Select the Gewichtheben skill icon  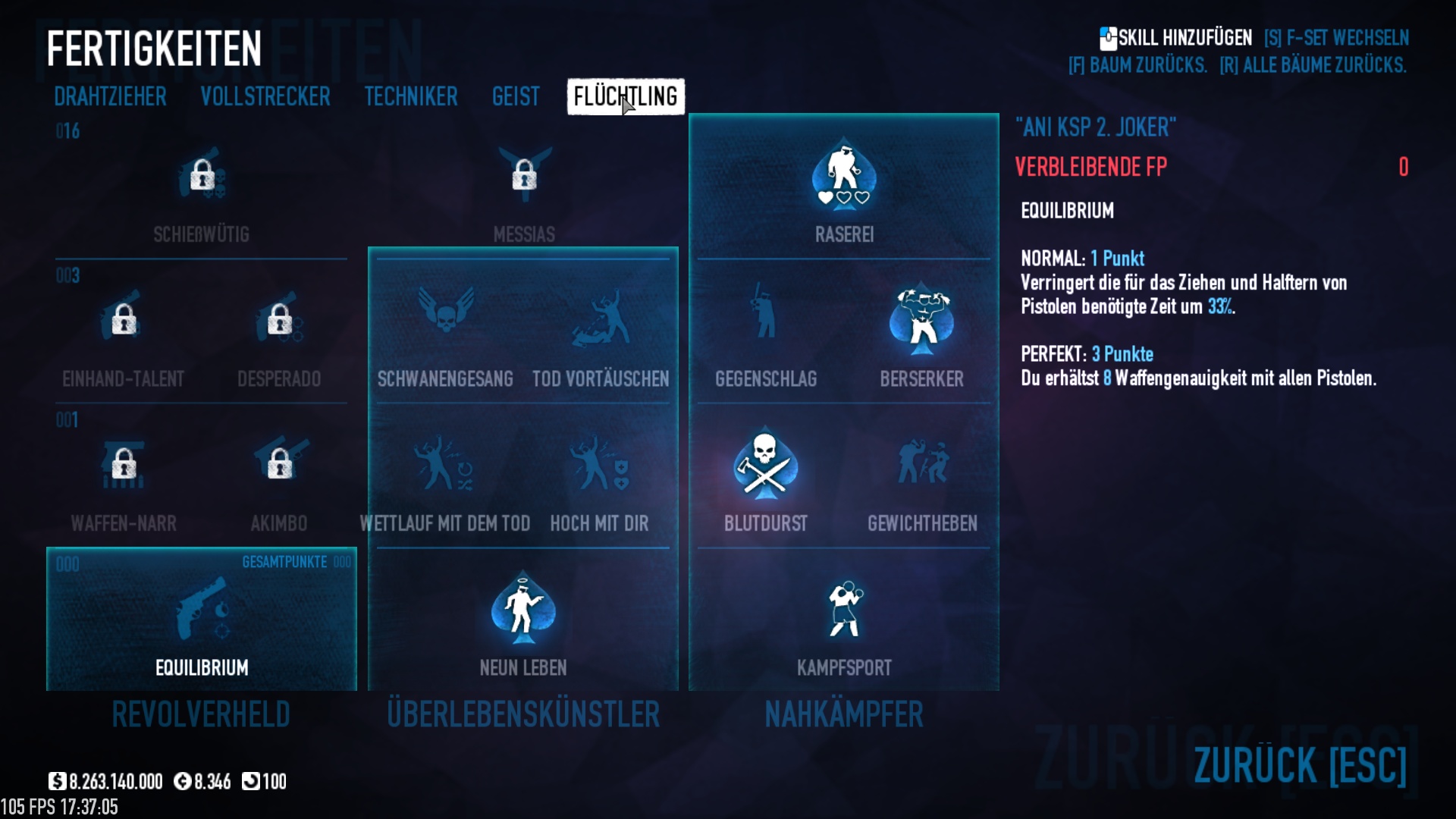click(922, 464)
